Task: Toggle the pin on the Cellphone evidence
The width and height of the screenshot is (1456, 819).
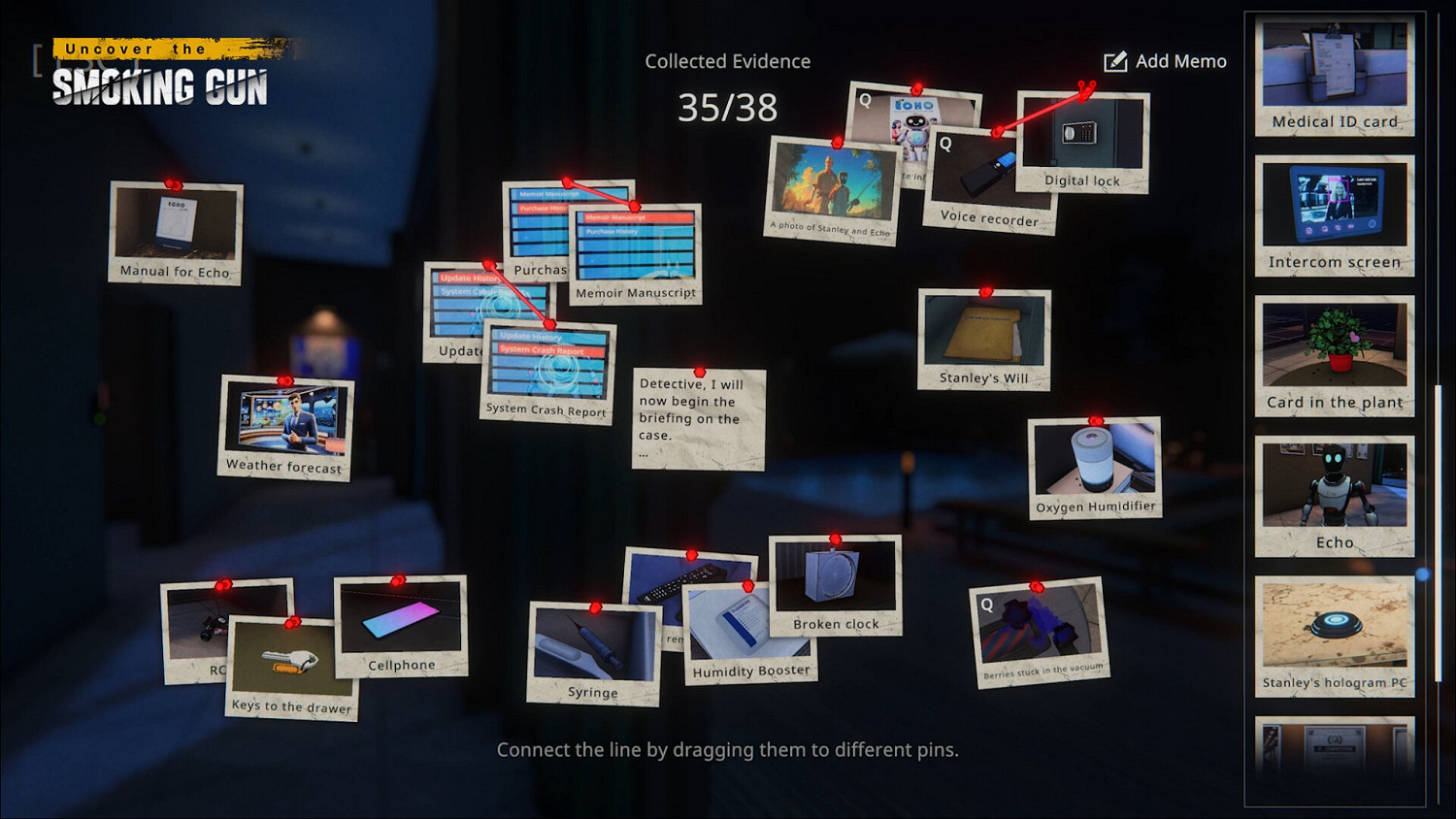Action: coord(400,579)
